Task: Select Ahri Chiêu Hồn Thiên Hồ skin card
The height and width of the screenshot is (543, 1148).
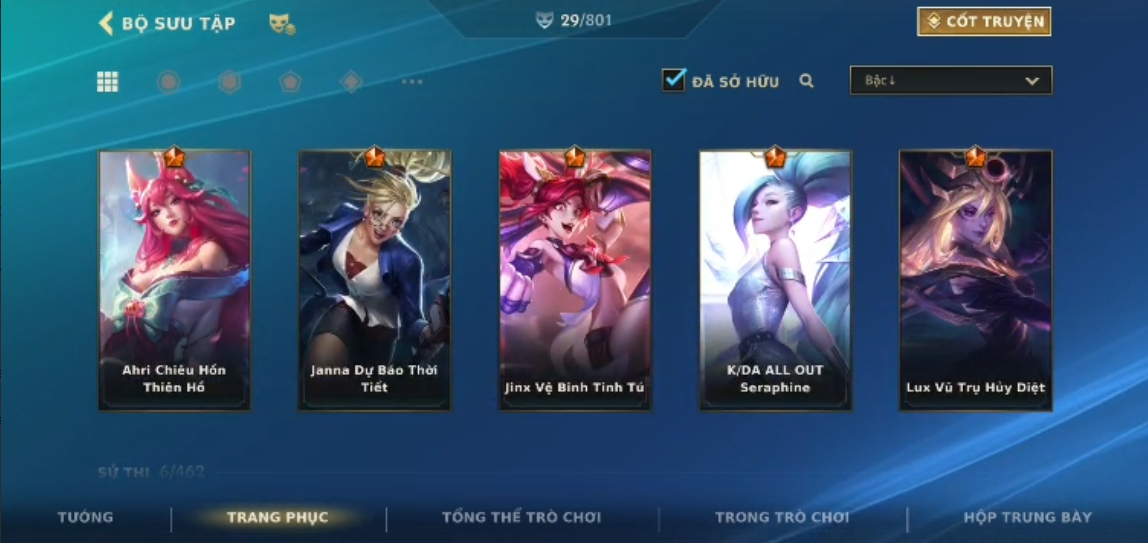Action: [x=174, y=280]
